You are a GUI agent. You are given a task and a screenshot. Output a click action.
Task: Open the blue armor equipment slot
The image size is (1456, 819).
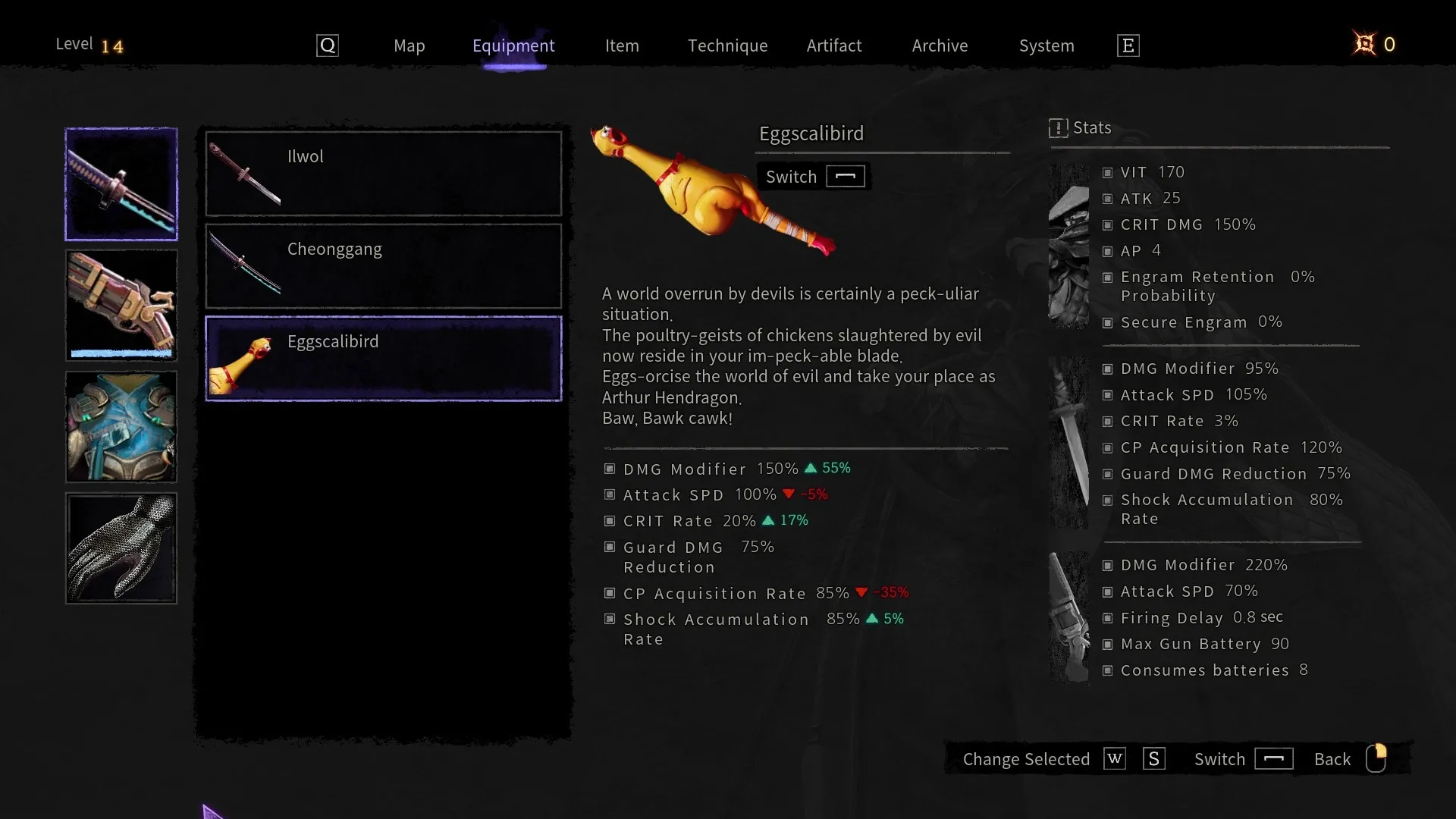(121, 427)
